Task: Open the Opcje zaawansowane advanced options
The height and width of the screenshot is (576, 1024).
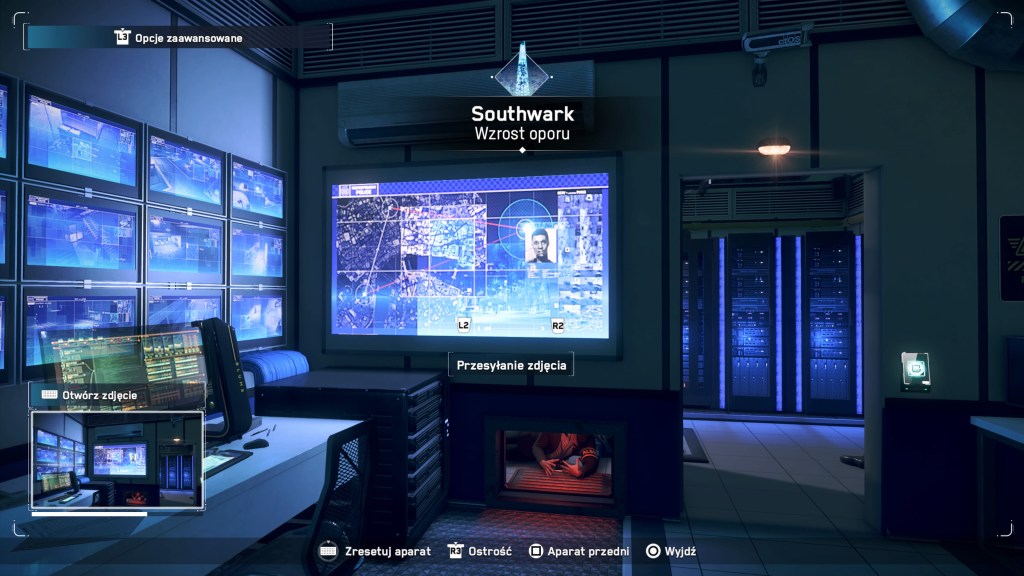Action: (178, 38)
